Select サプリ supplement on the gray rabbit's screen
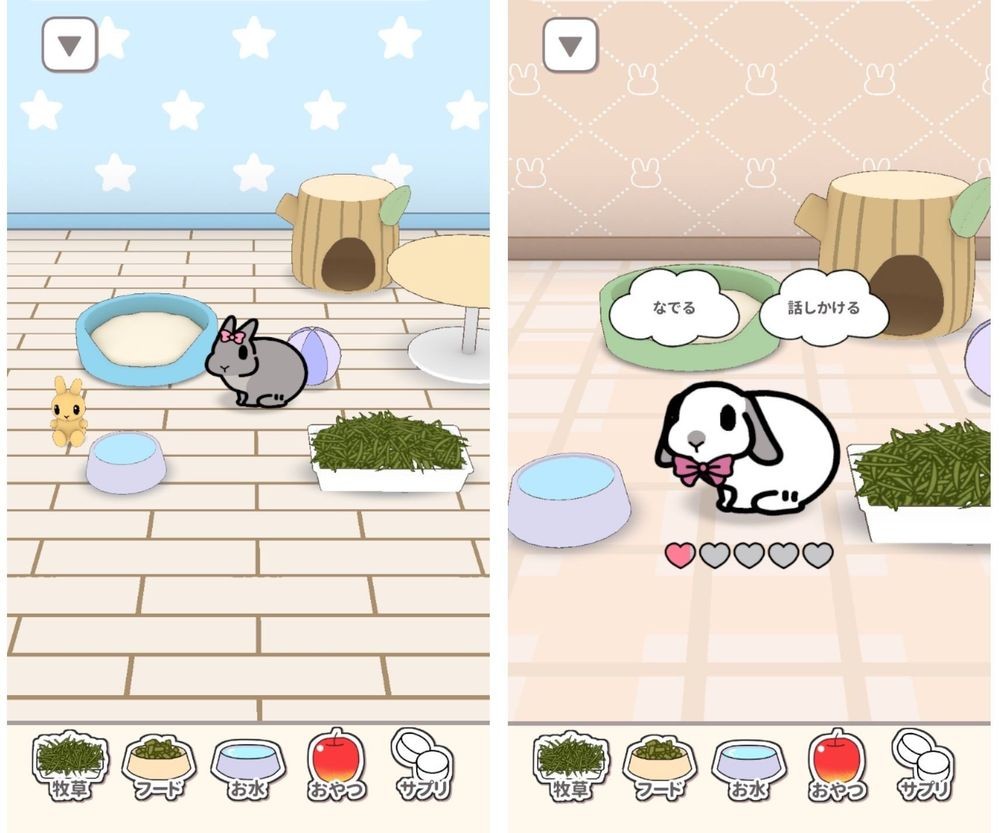Image resolution: width=1000 pixels, height=833 pixels. (422, 764)
